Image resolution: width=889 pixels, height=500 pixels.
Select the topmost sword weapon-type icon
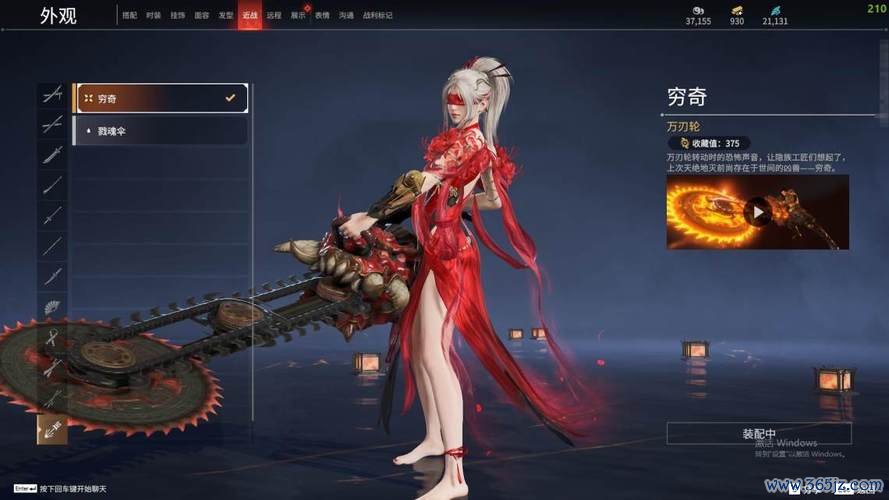[x=52, y=94]
